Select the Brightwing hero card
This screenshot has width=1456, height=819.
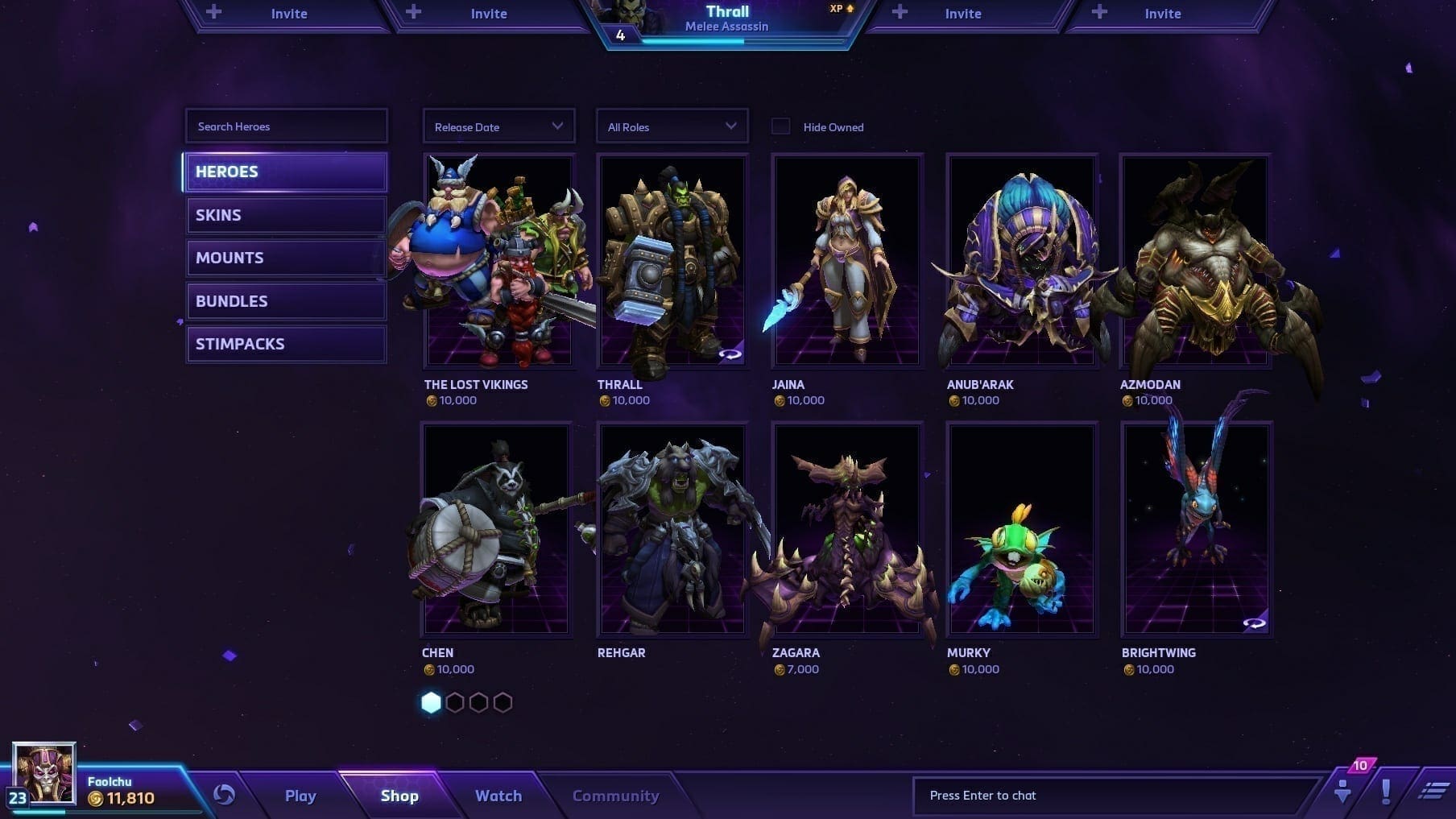[x=1196, y=530]
